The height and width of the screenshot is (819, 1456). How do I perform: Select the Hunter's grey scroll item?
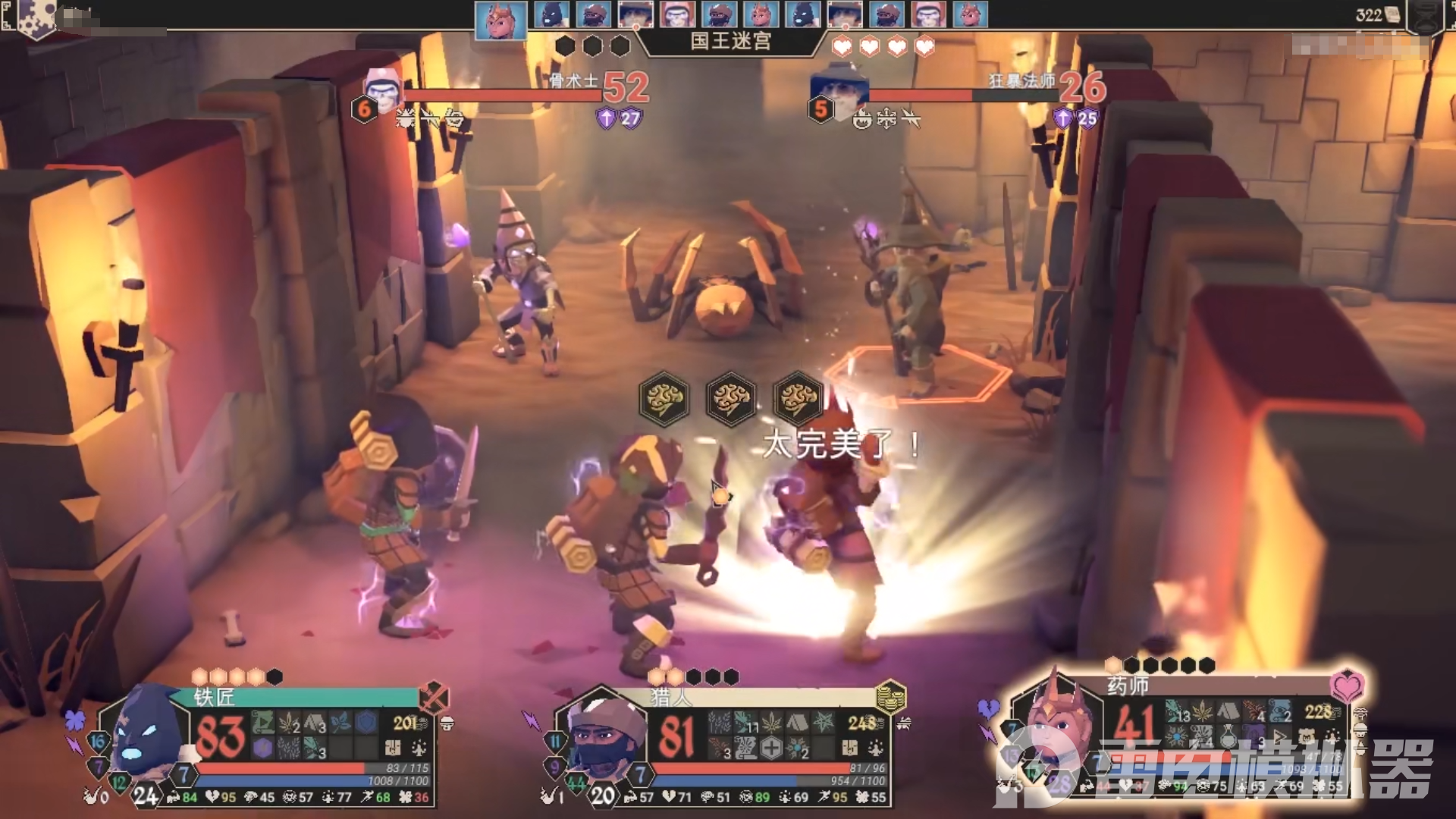point(745,748)
